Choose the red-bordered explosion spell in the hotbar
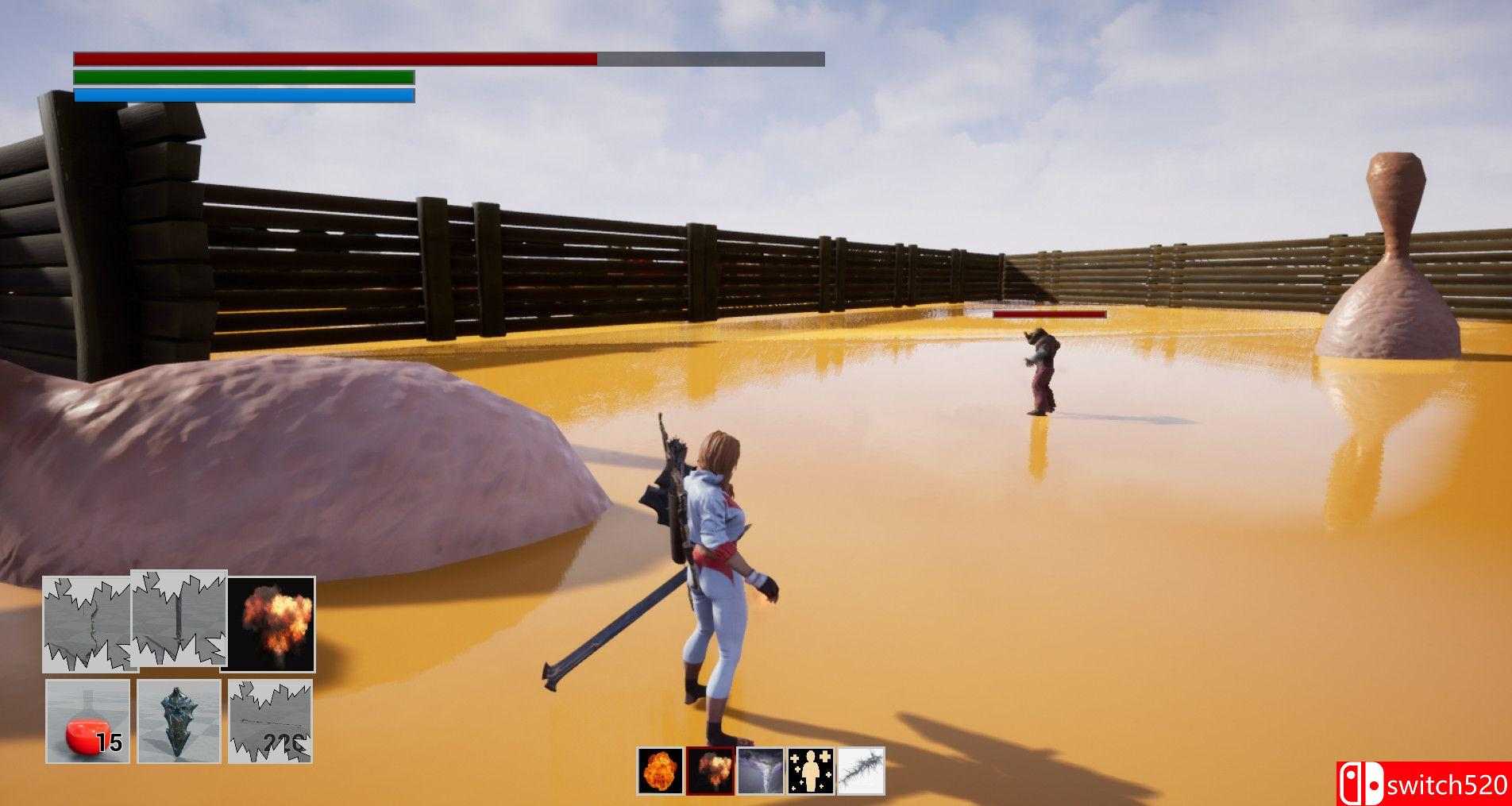The height and width of the screenshot is (806, 1512). tap(710, 771)
